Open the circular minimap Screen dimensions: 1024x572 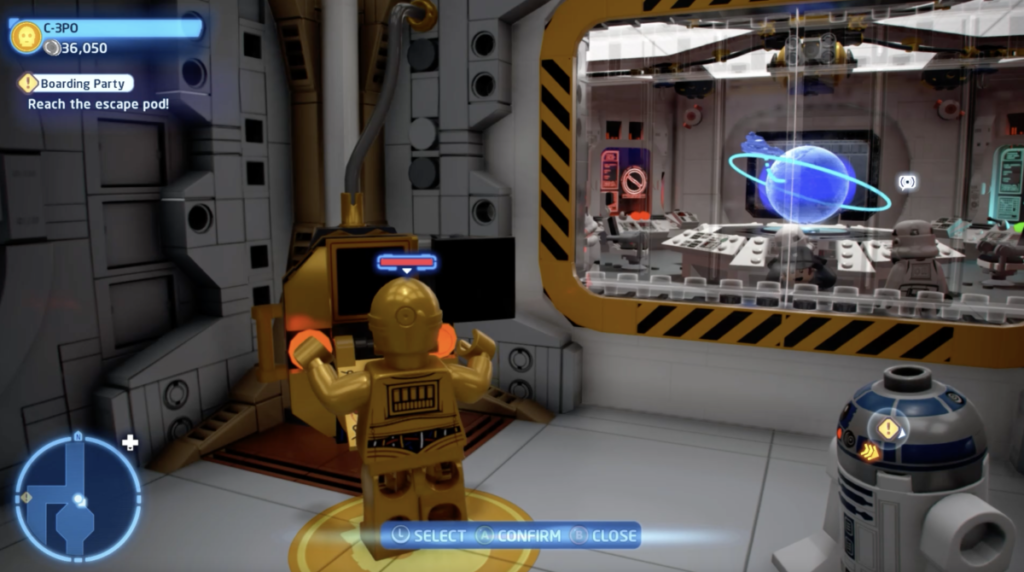coord(77,497)
